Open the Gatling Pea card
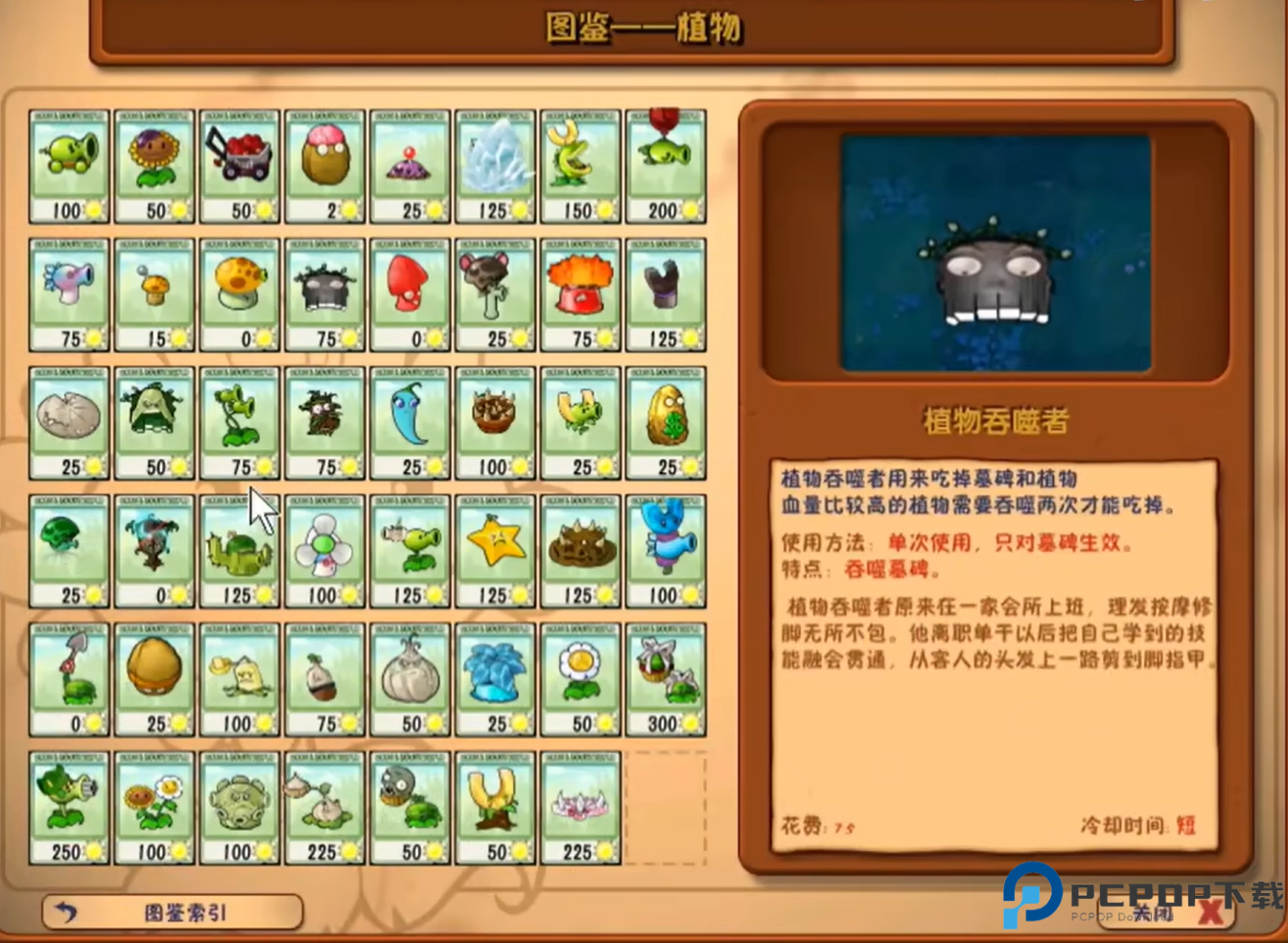The height and width of the screenshot is (943, 1288). pos(68,806)
